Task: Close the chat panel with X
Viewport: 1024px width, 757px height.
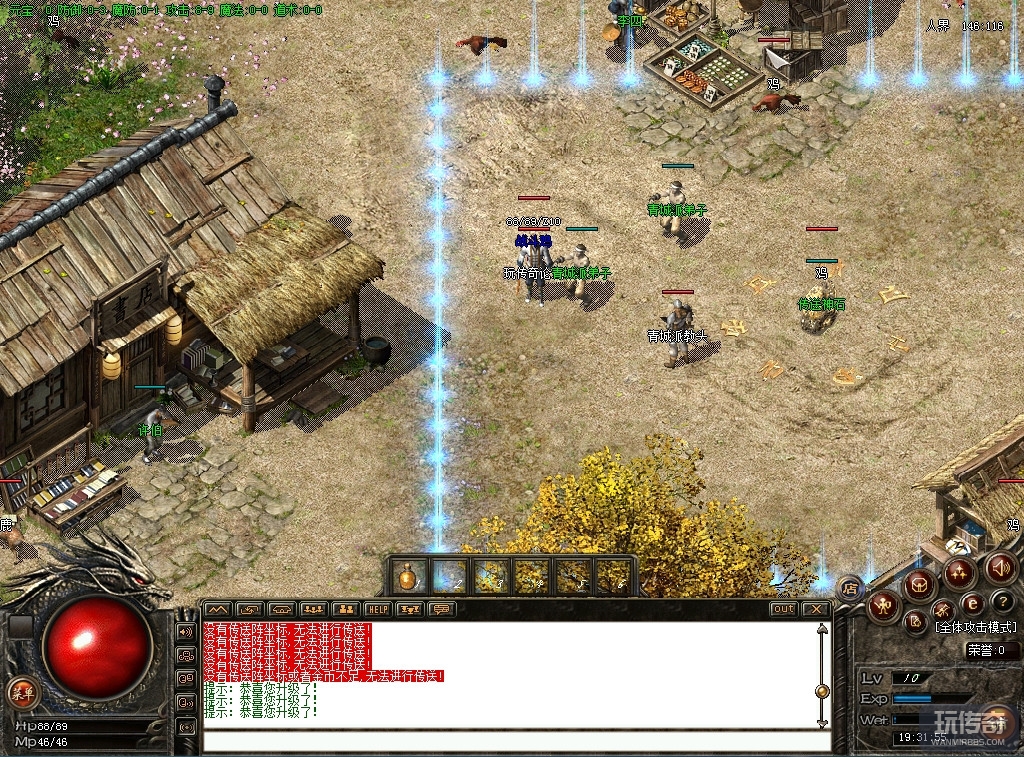Action: 817,609
